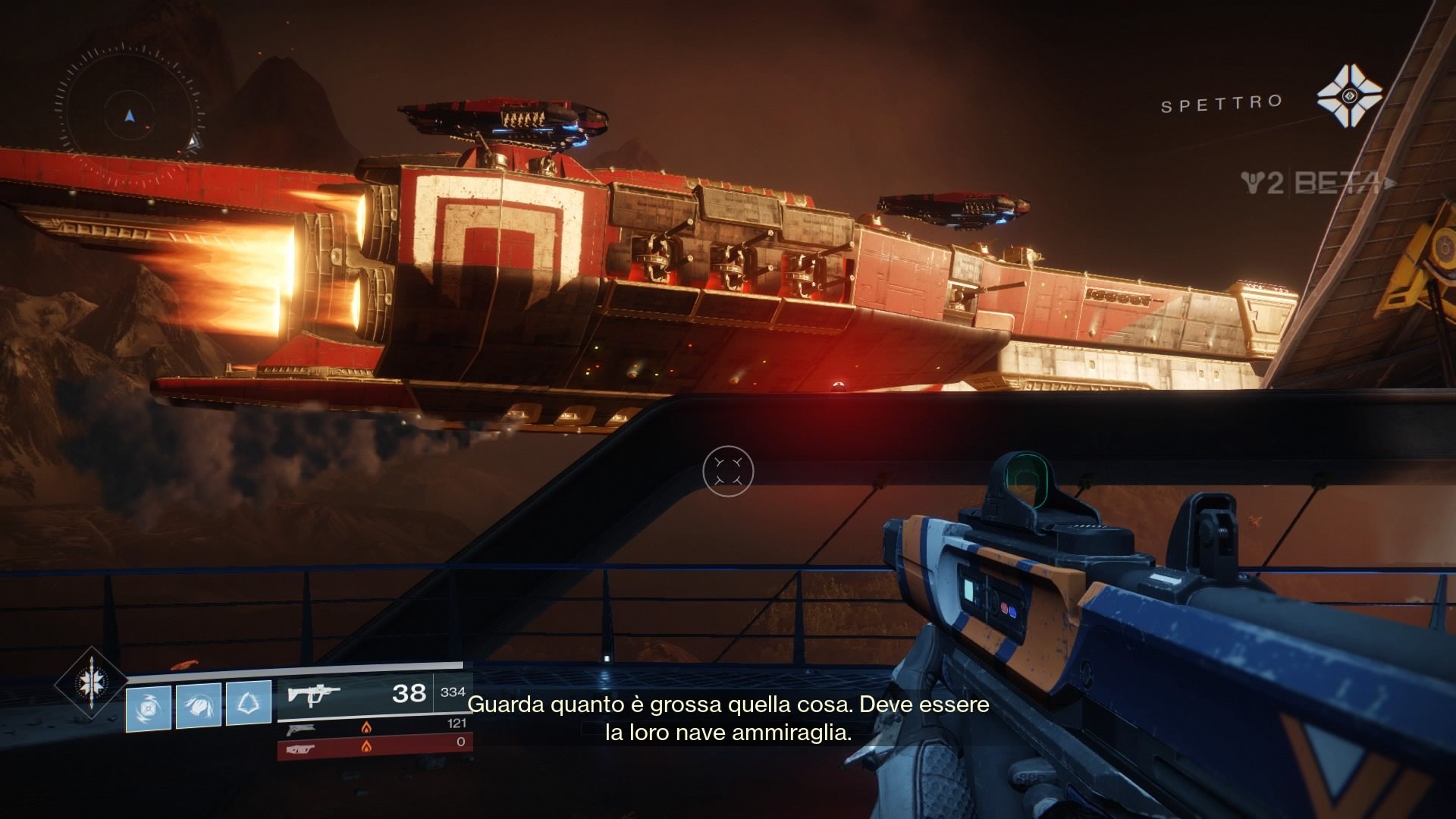The width and height of the screenshot is (1456, 819).
Task: Select the equipped submachine gun weapon slot
Action: coord(356,694)
